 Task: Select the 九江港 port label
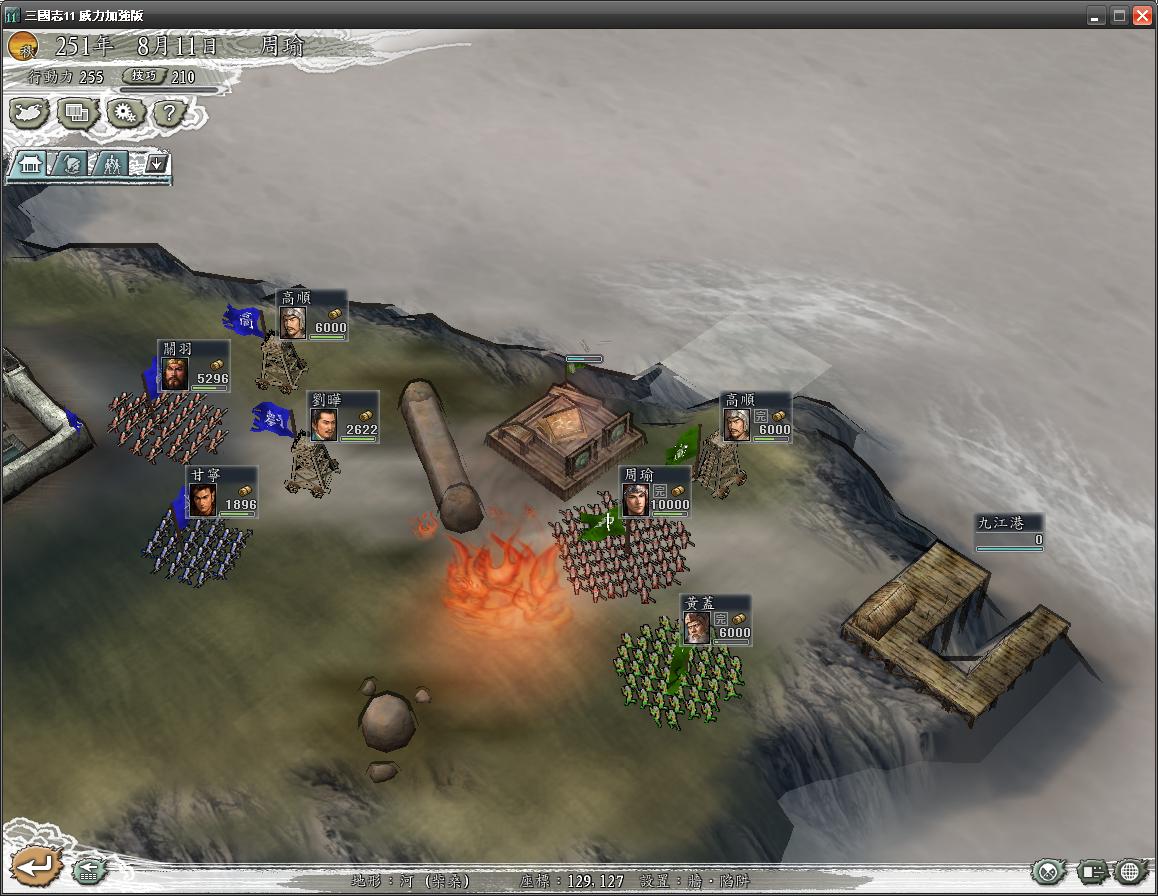1010,531
